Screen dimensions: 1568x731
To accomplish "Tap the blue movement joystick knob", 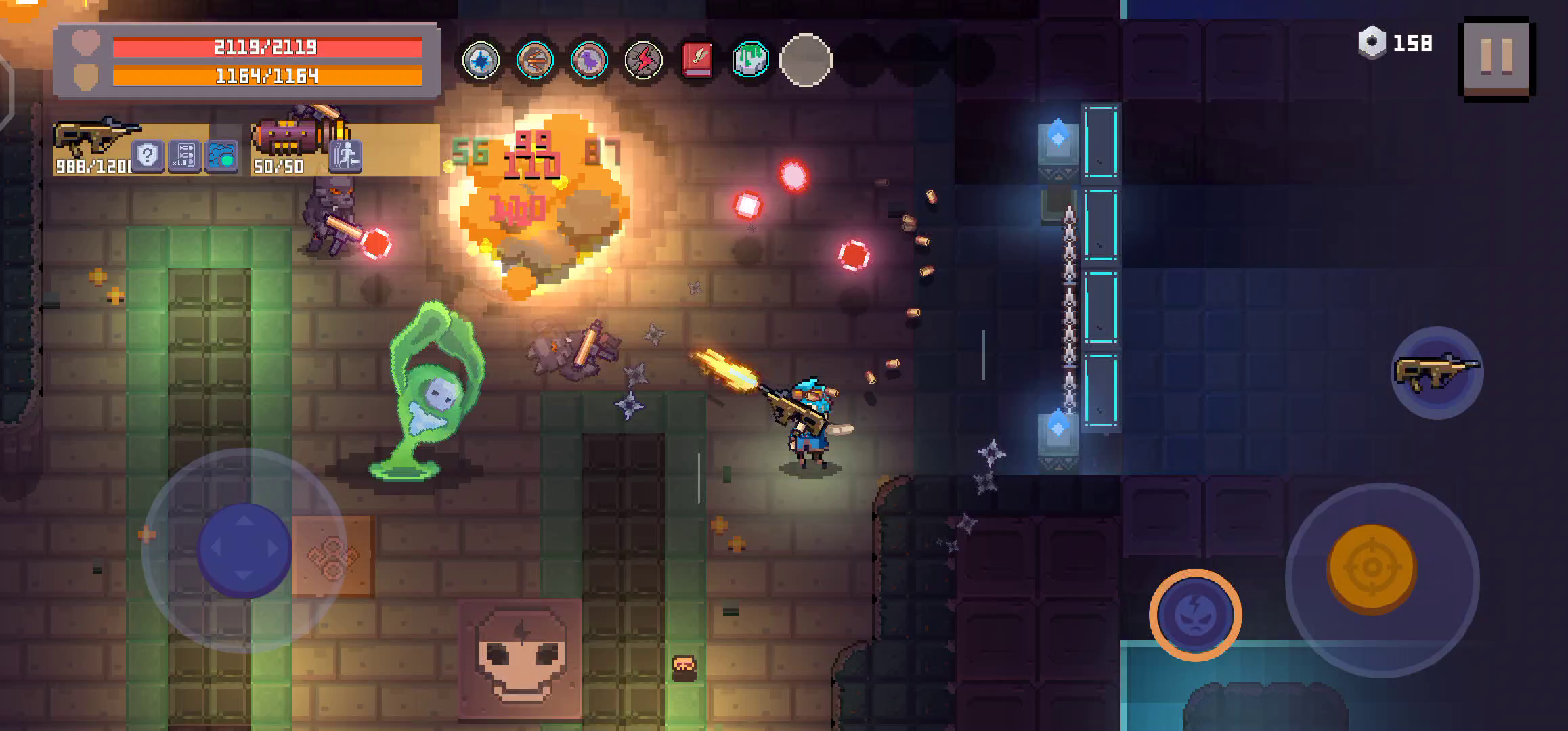I will pos(244,549).
